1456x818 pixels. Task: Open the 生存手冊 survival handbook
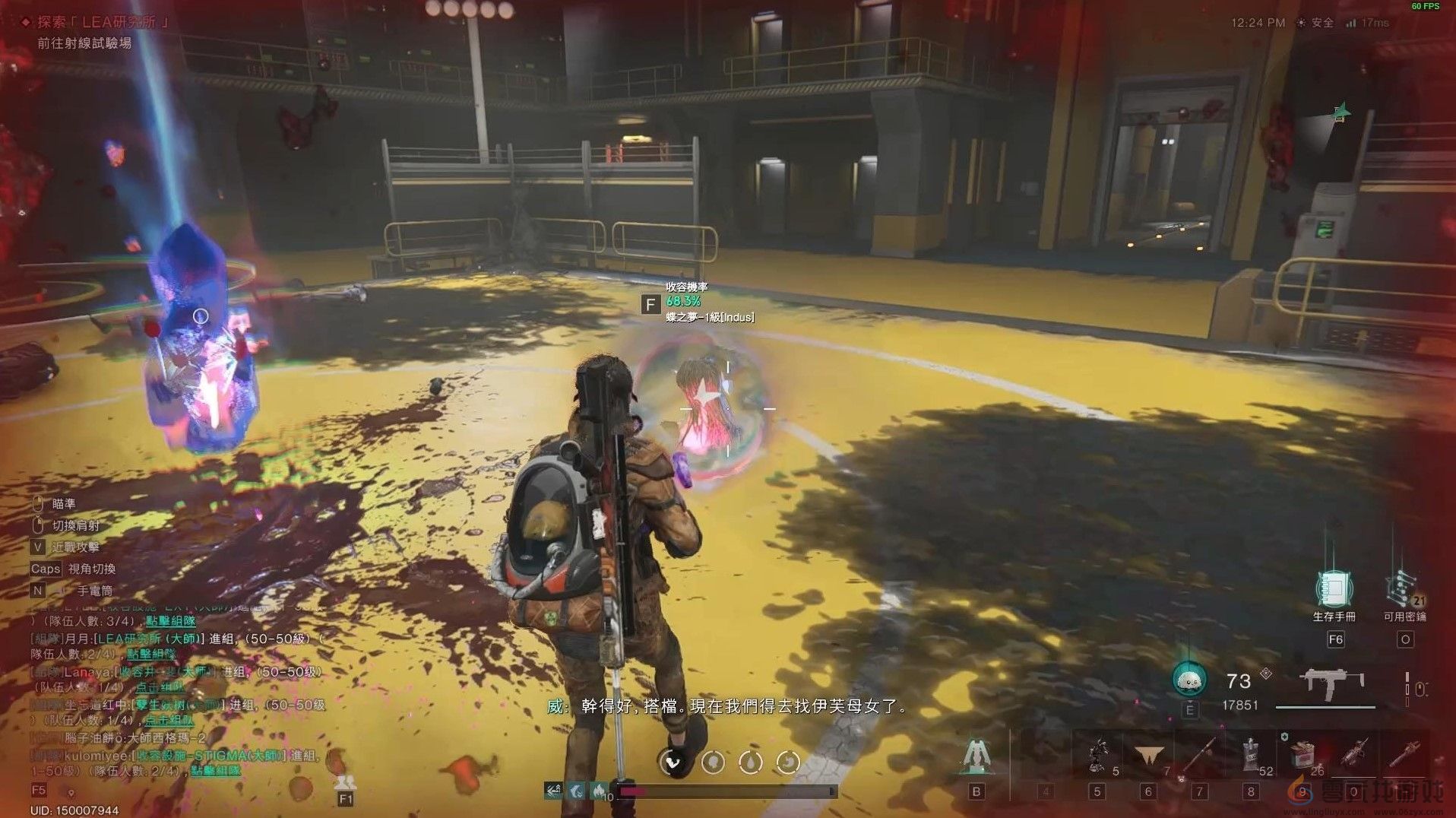(1334, 589)
